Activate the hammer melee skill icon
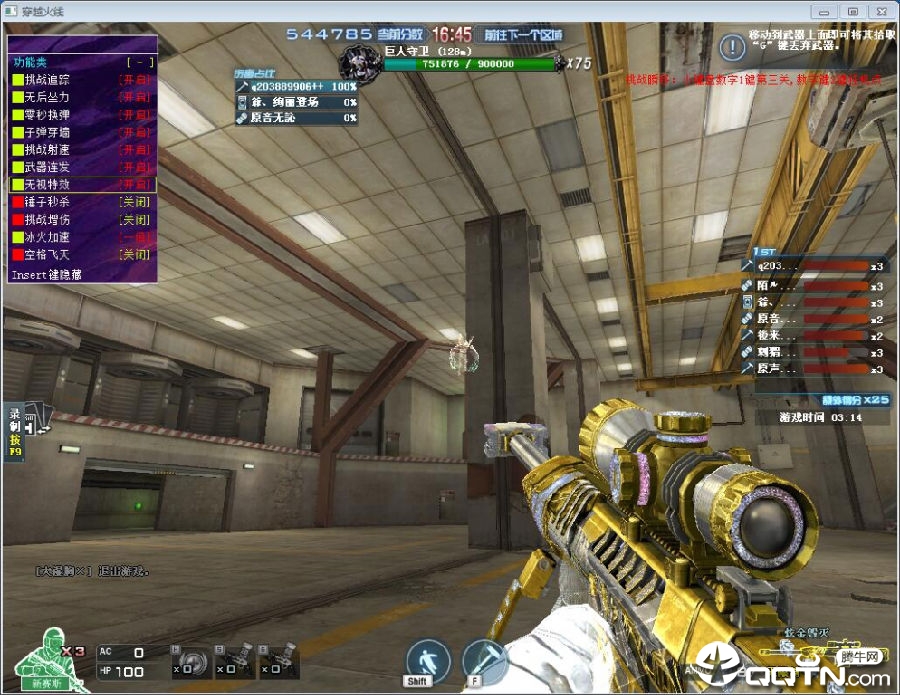Image resolution: width=900 pixels, height=695 pixels. click(x=484, y=660)
